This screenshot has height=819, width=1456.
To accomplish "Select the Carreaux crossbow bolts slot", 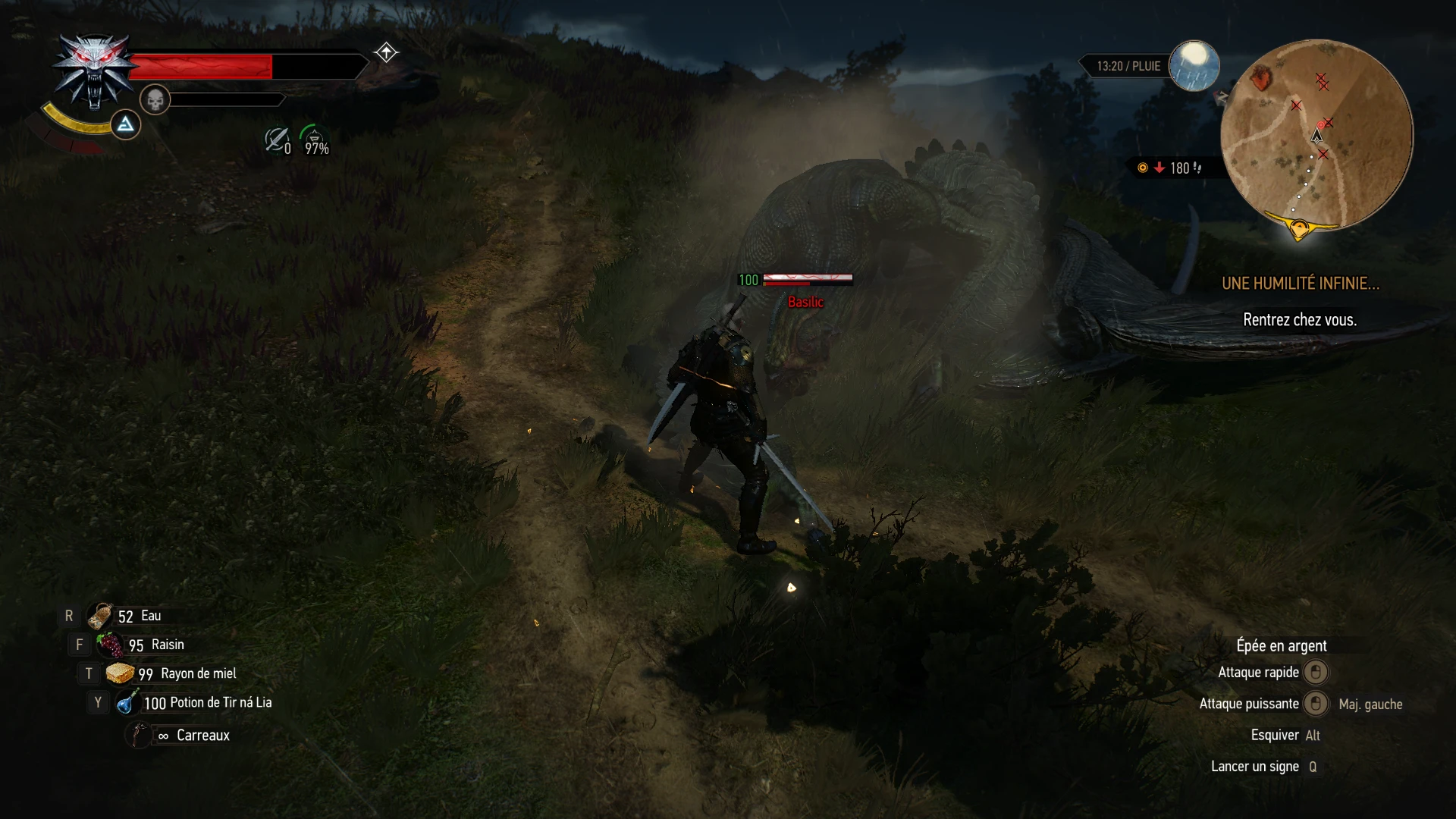I will pyautogui.click(x=140, y=735).
